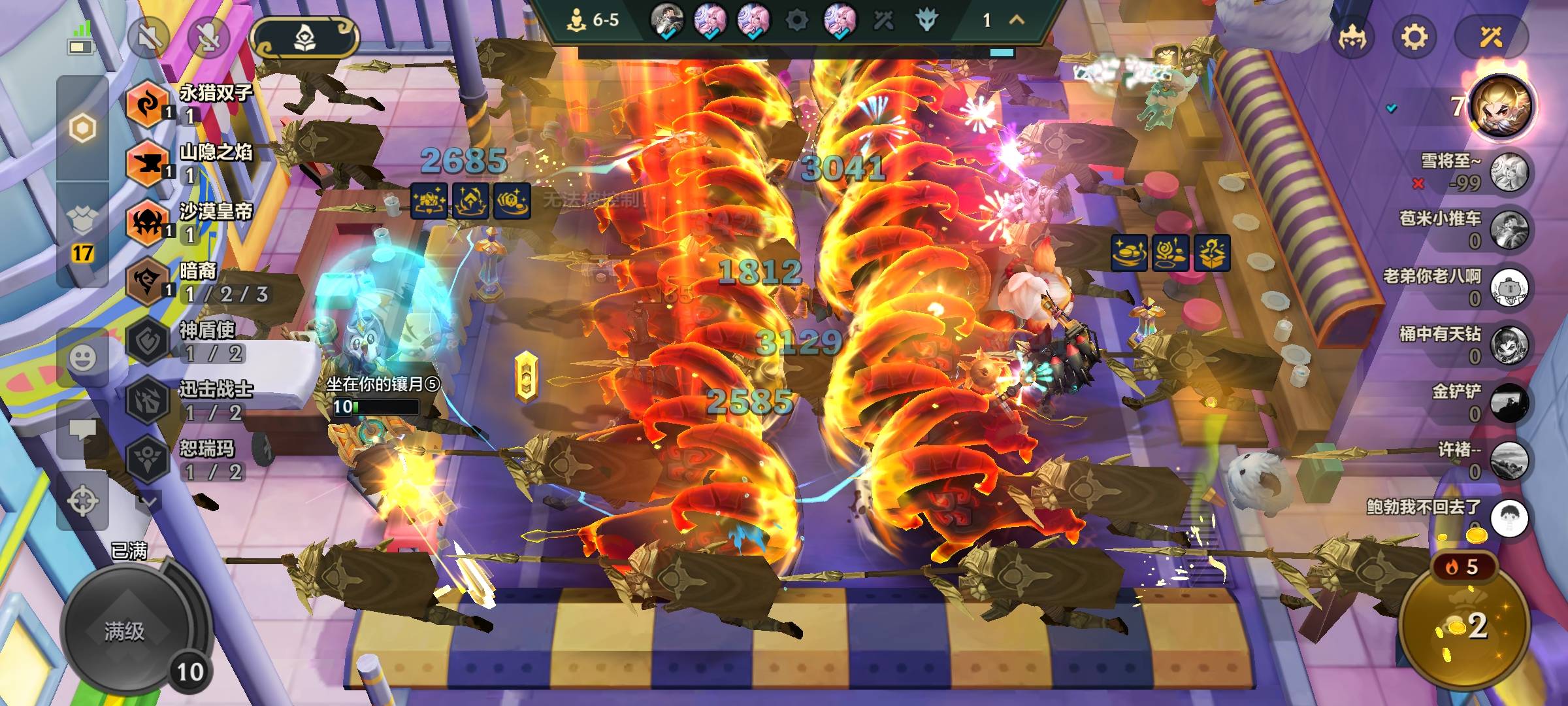Open the settings gear menu

[x=1414, y=37]
